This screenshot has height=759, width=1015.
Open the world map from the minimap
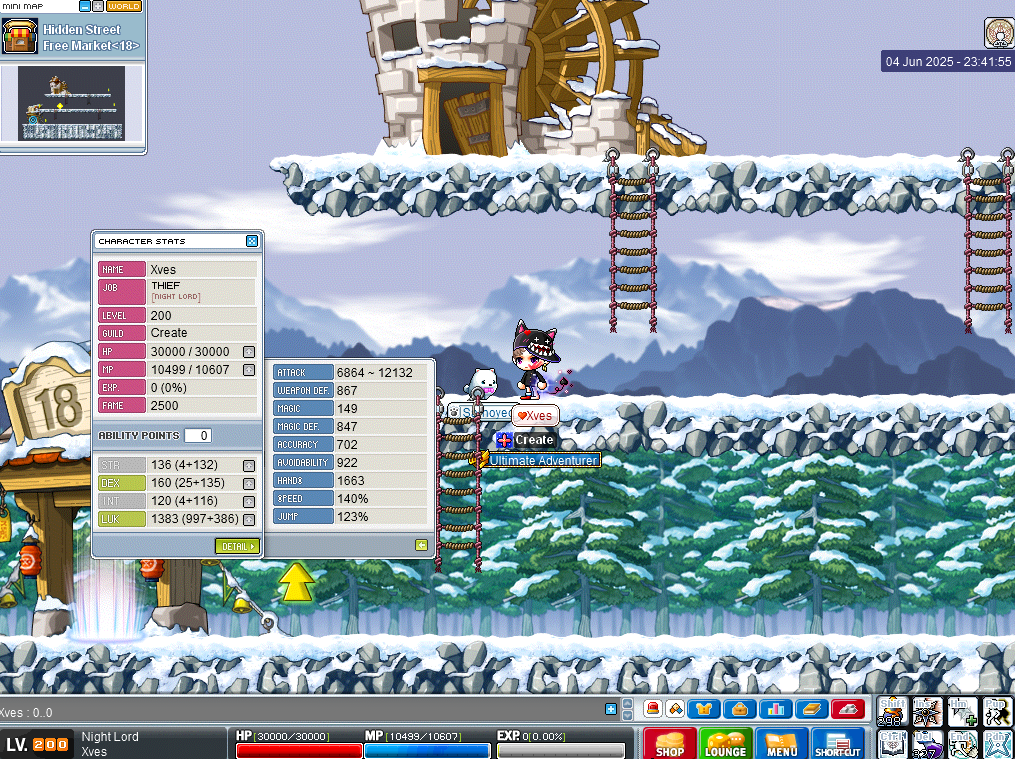click(124, 6)
